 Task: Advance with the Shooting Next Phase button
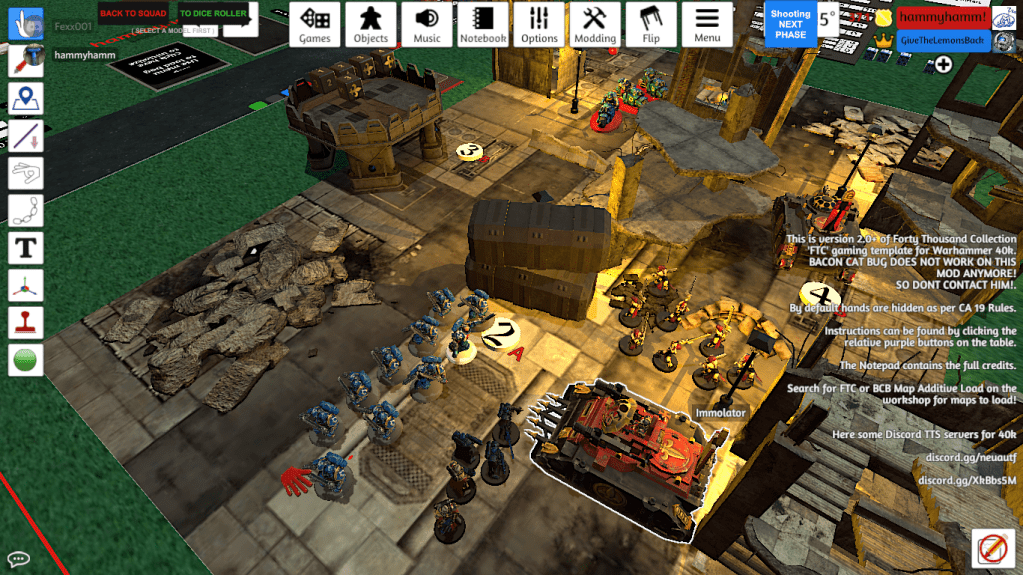[x=790, y=24]
